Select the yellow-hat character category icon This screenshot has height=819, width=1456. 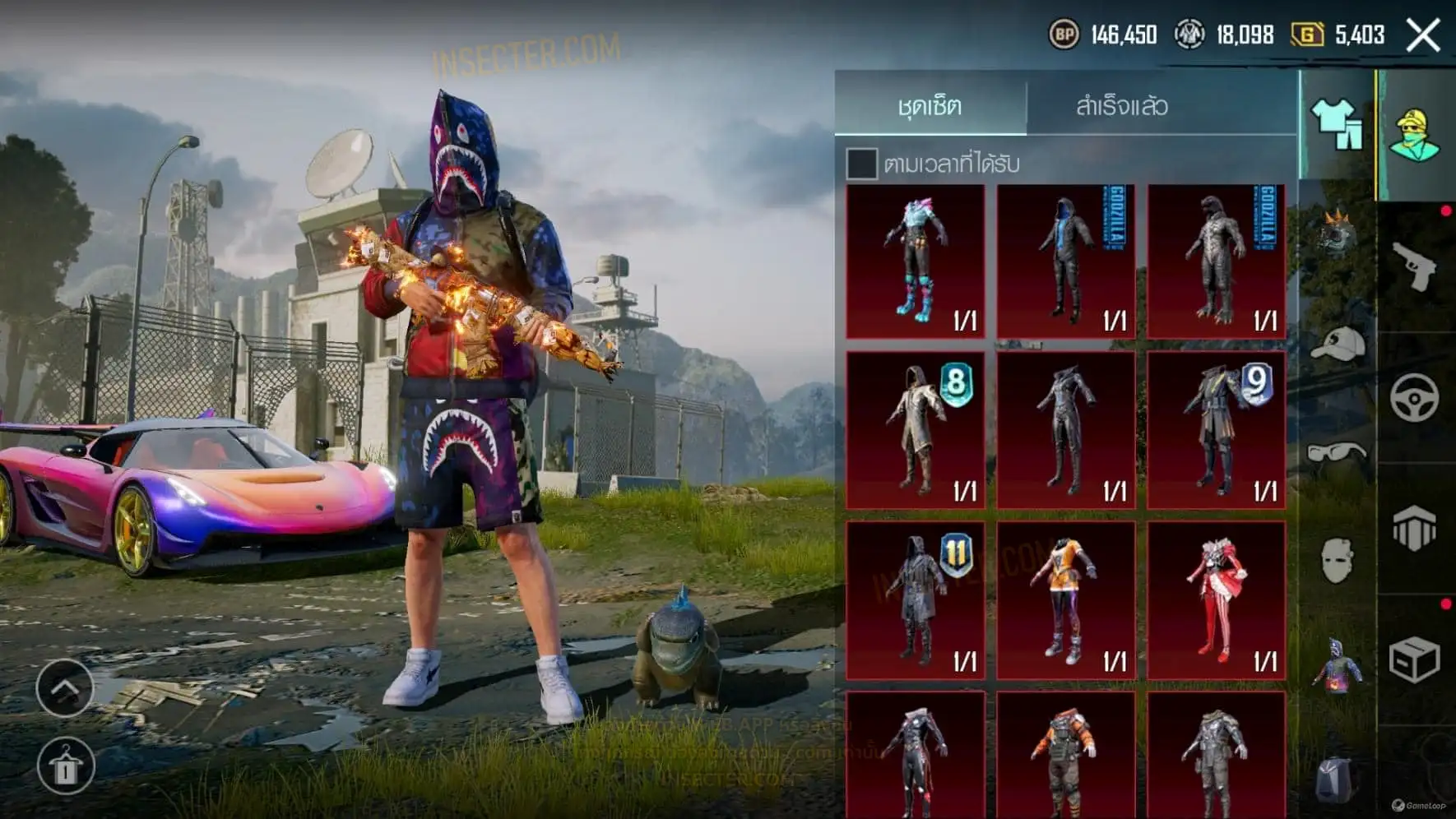[1415, 134]
